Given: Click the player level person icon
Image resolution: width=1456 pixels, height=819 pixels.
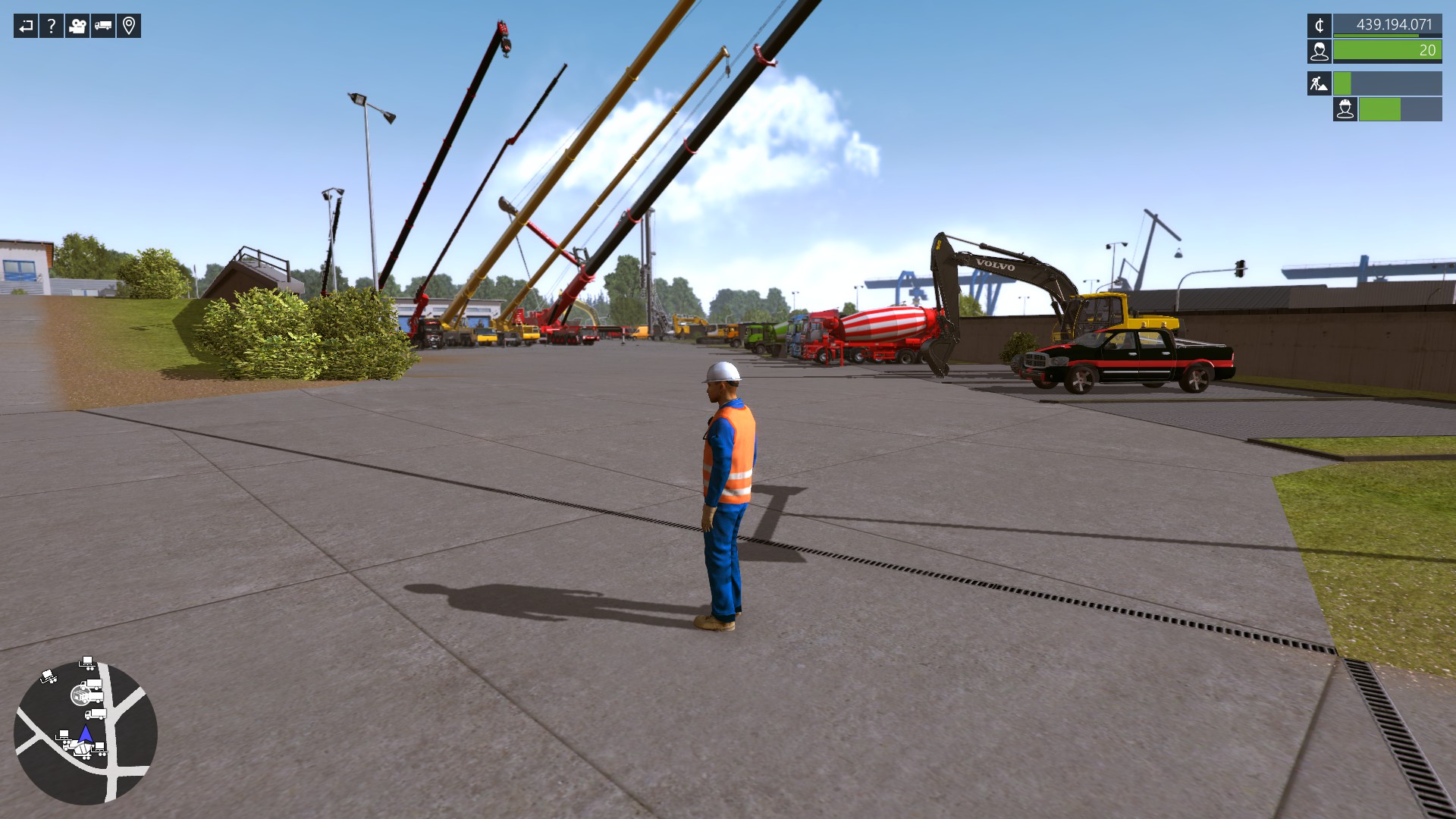Looking at the screenshot, I should tap(1318, 52).
